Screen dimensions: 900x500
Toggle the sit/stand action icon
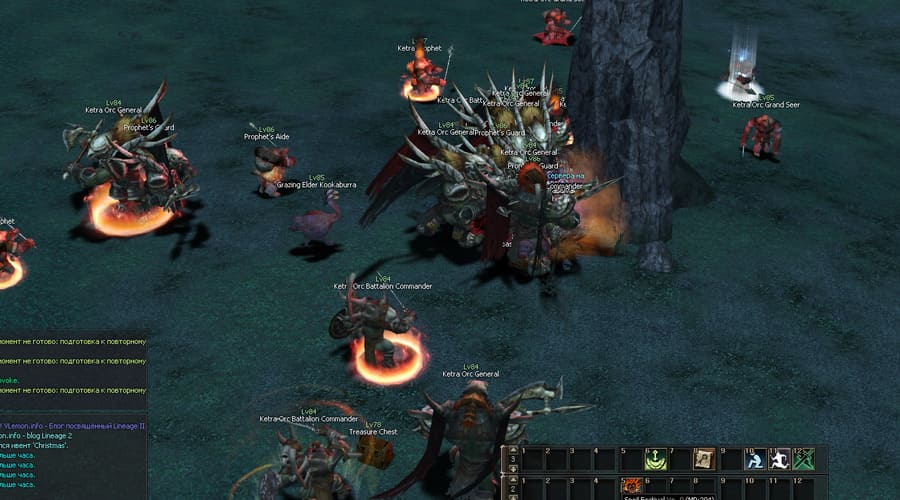tap(755, 459)
